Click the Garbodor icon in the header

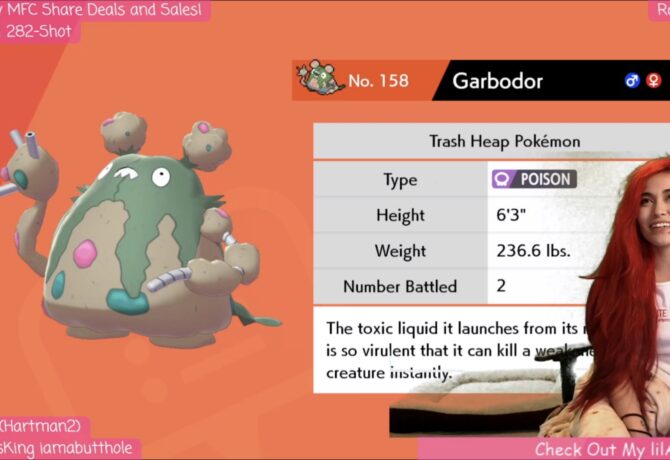pyautogui.click(x=319, y=80)
